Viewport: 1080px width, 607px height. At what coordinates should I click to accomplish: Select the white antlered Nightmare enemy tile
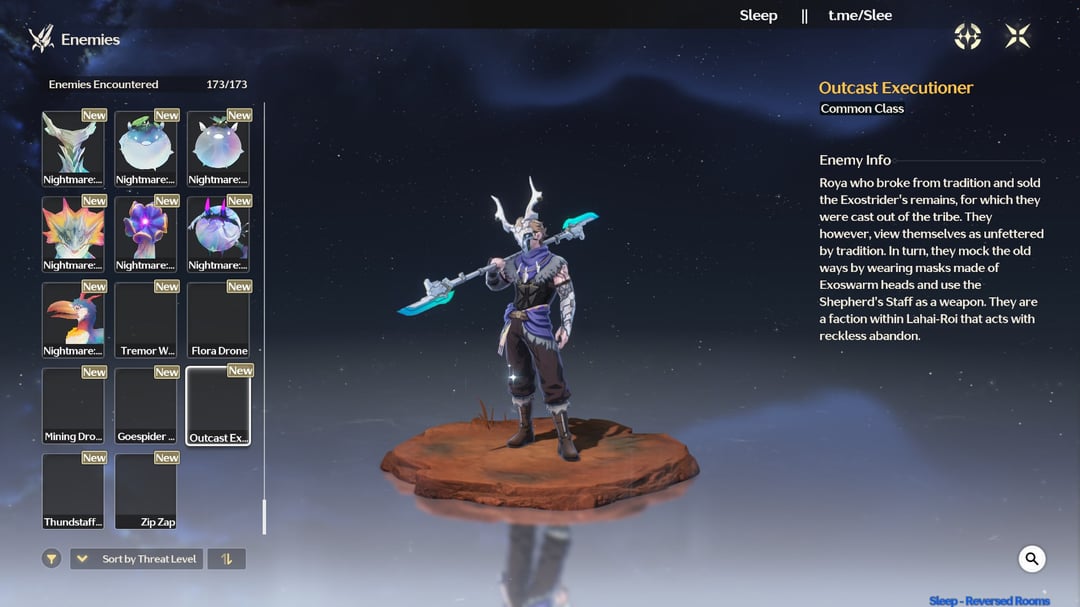pyautogui.click(x=73, y=148)
